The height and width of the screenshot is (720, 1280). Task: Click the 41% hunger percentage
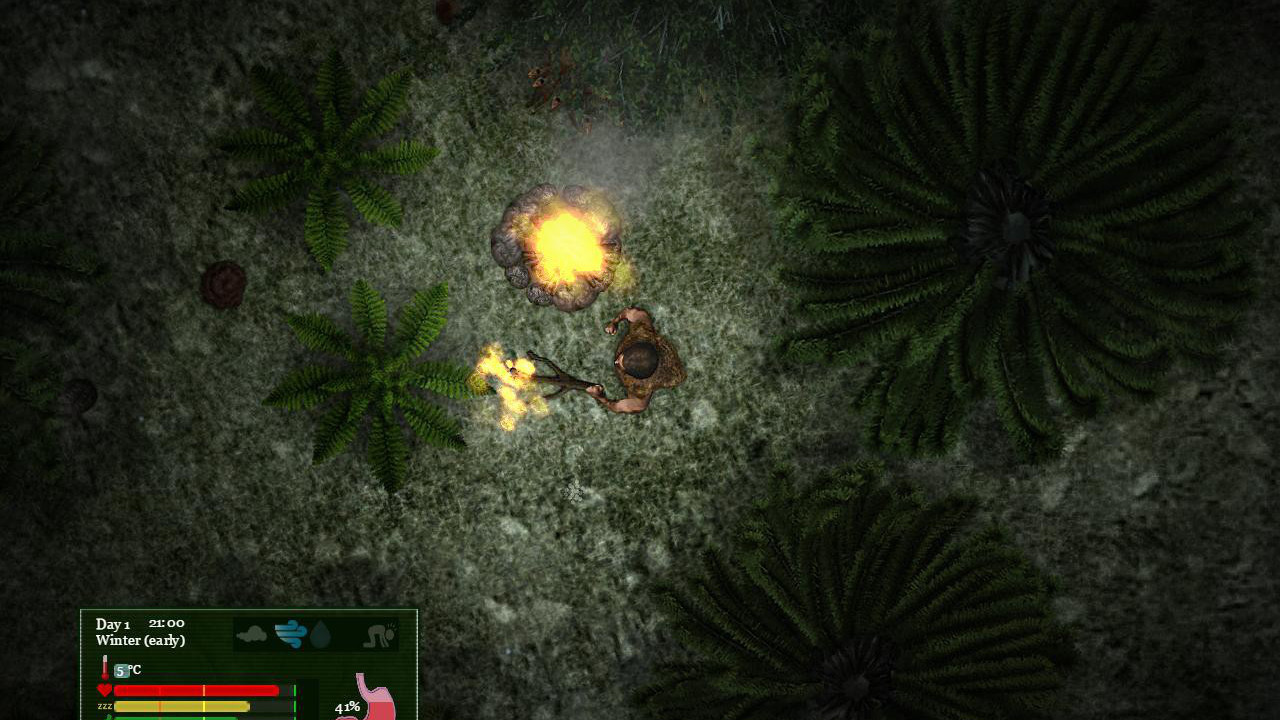(x=349, y=707)
